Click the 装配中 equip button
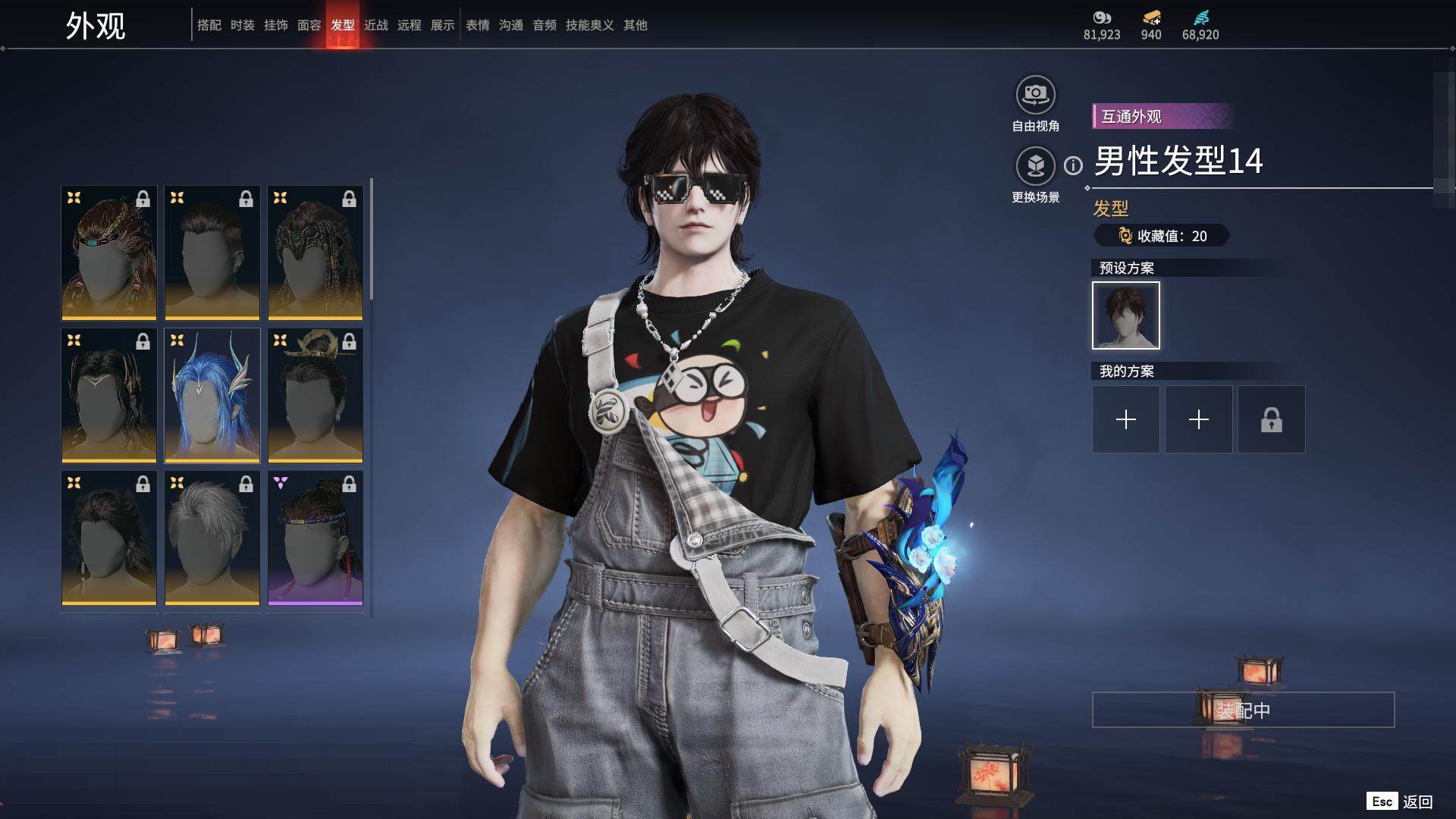Viewport: 1456px width, 819px height. [x=1243, y=711]
